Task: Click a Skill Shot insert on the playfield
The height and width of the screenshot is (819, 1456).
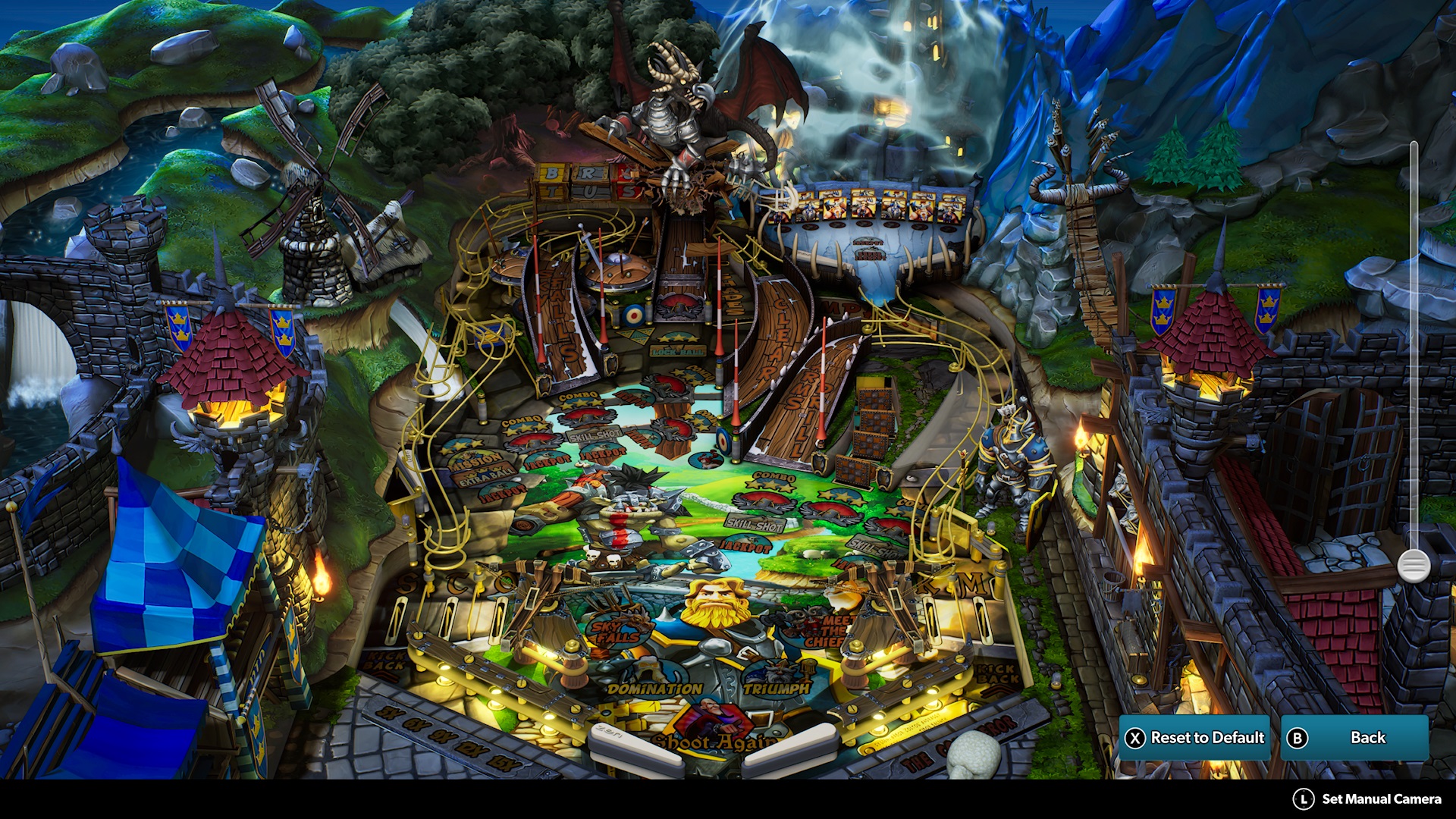Action: coord(595,435)
